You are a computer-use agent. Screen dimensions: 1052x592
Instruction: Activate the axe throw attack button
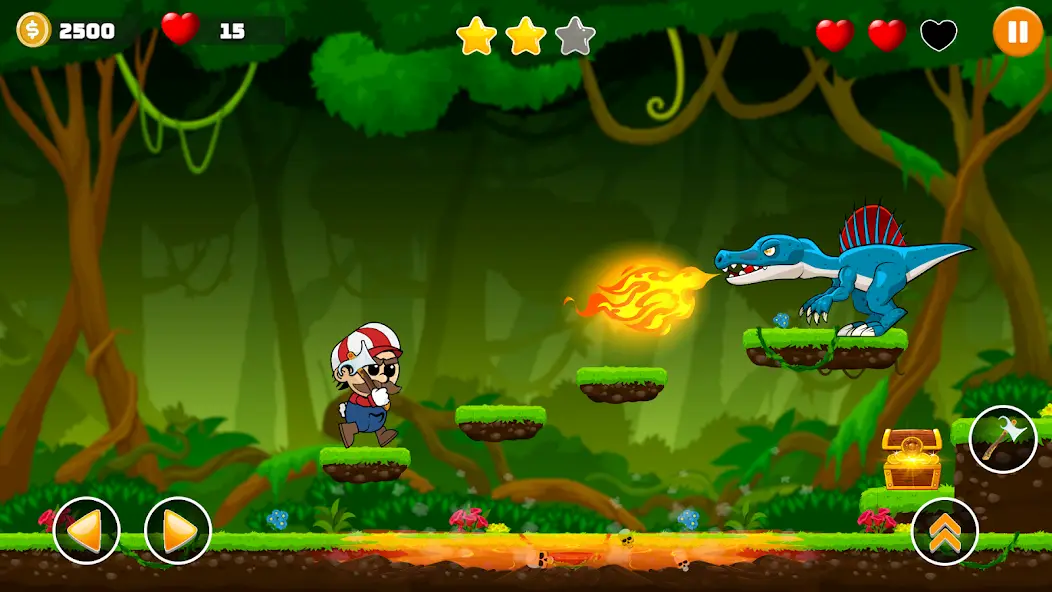point(1002,439)
